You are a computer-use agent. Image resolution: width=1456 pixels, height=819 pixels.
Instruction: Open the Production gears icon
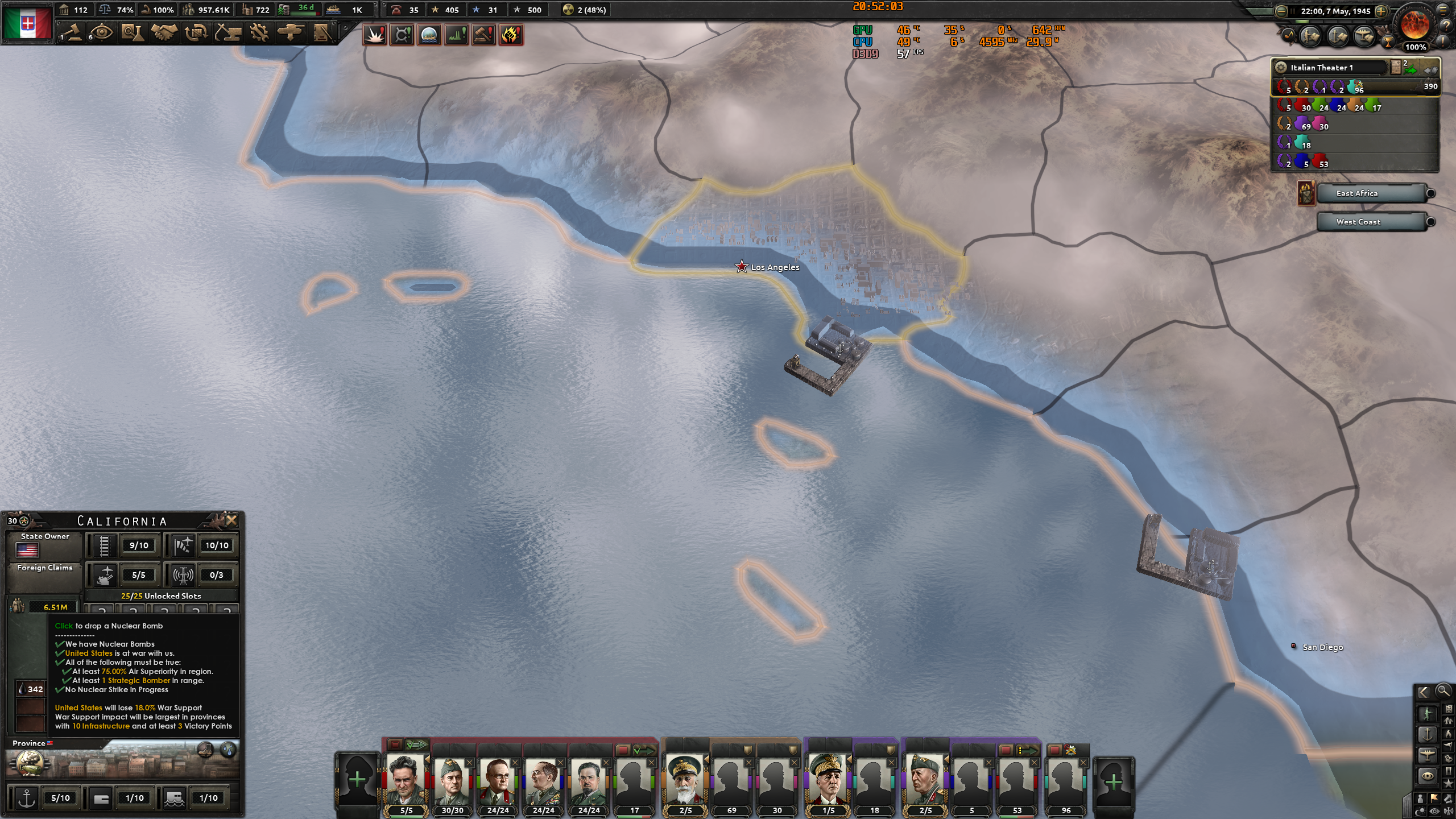259,33
